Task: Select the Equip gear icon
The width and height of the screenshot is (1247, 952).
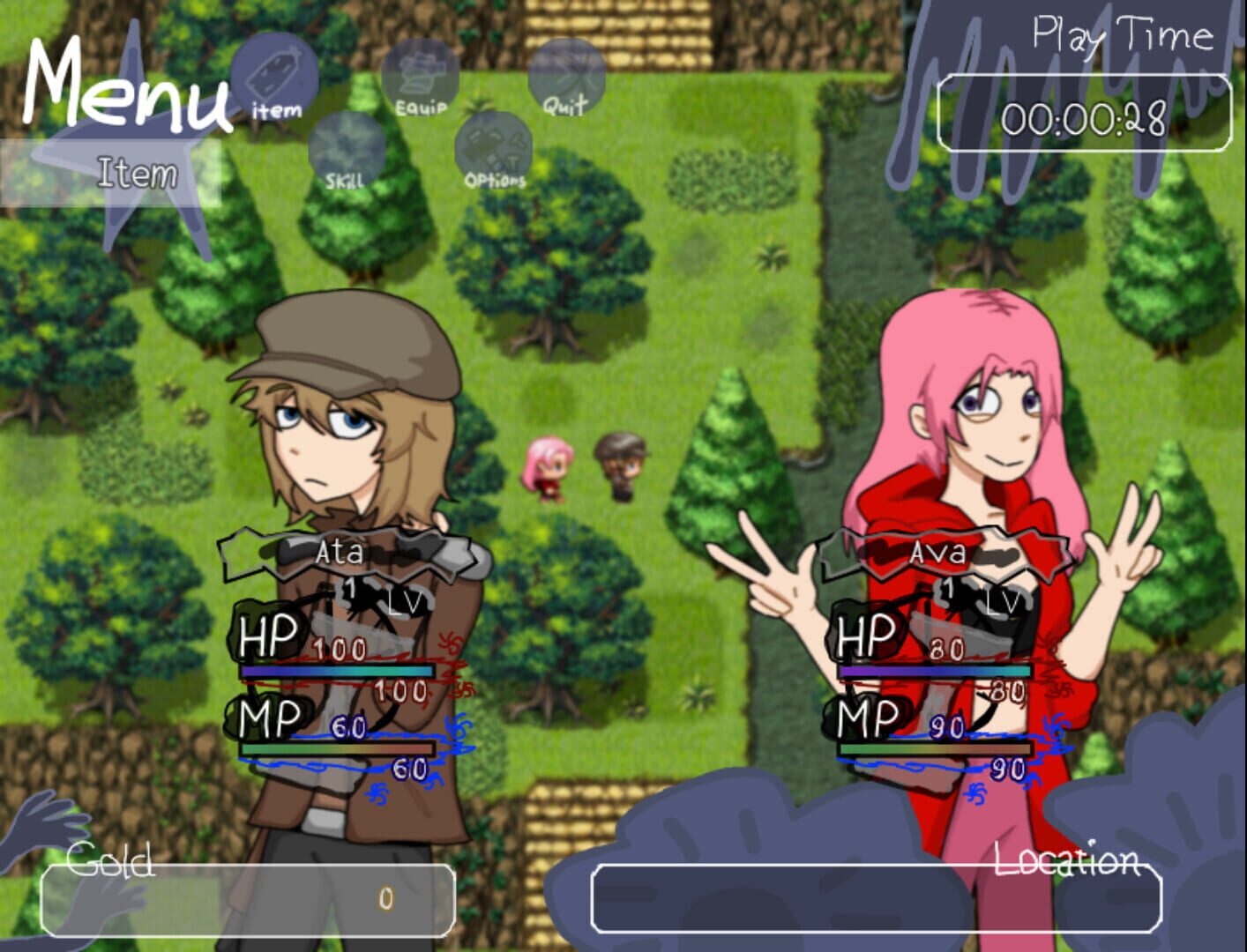Action: click(x=422, y=71)
